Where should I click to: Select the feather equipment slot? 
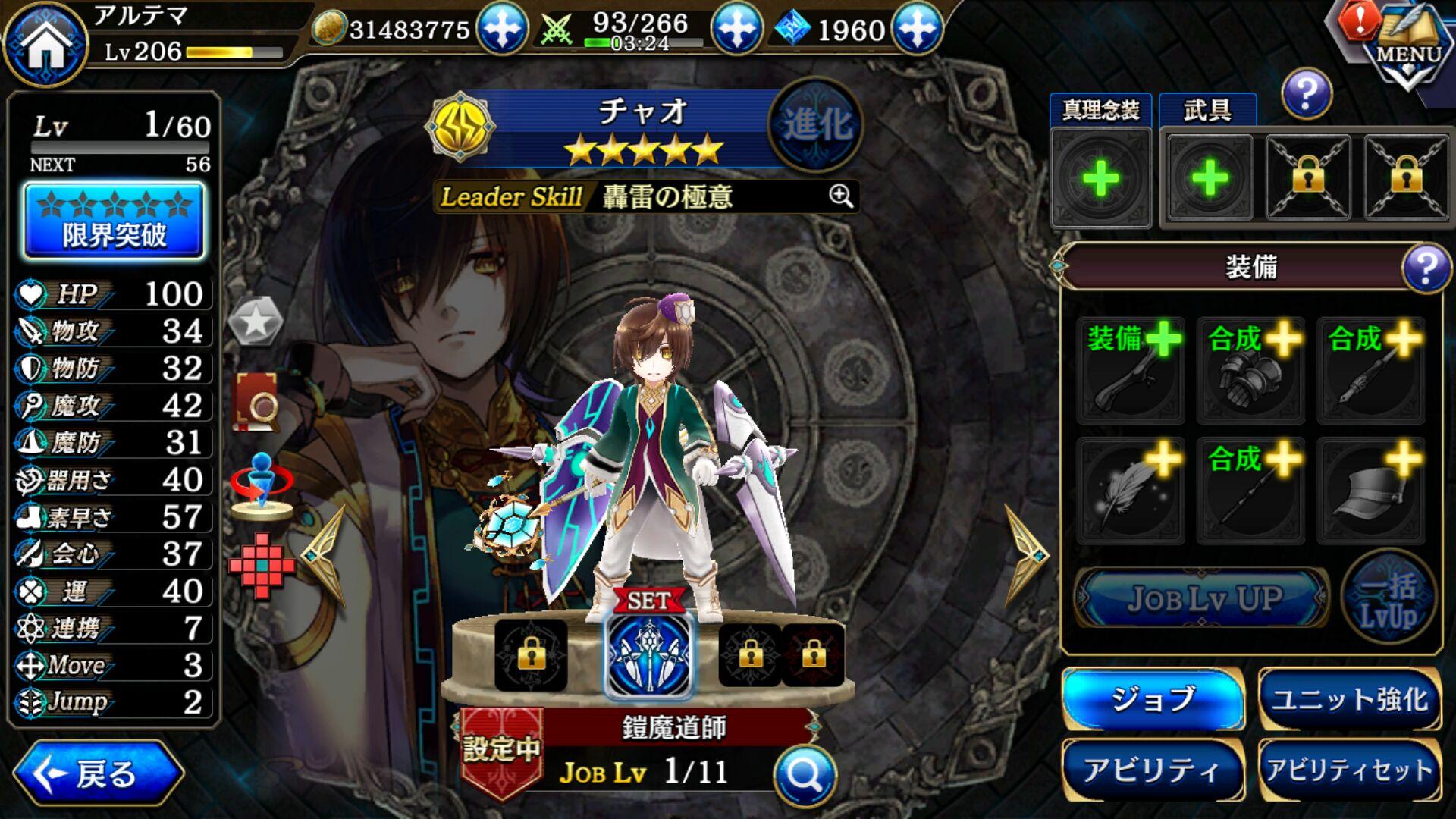coord(1130,491)
